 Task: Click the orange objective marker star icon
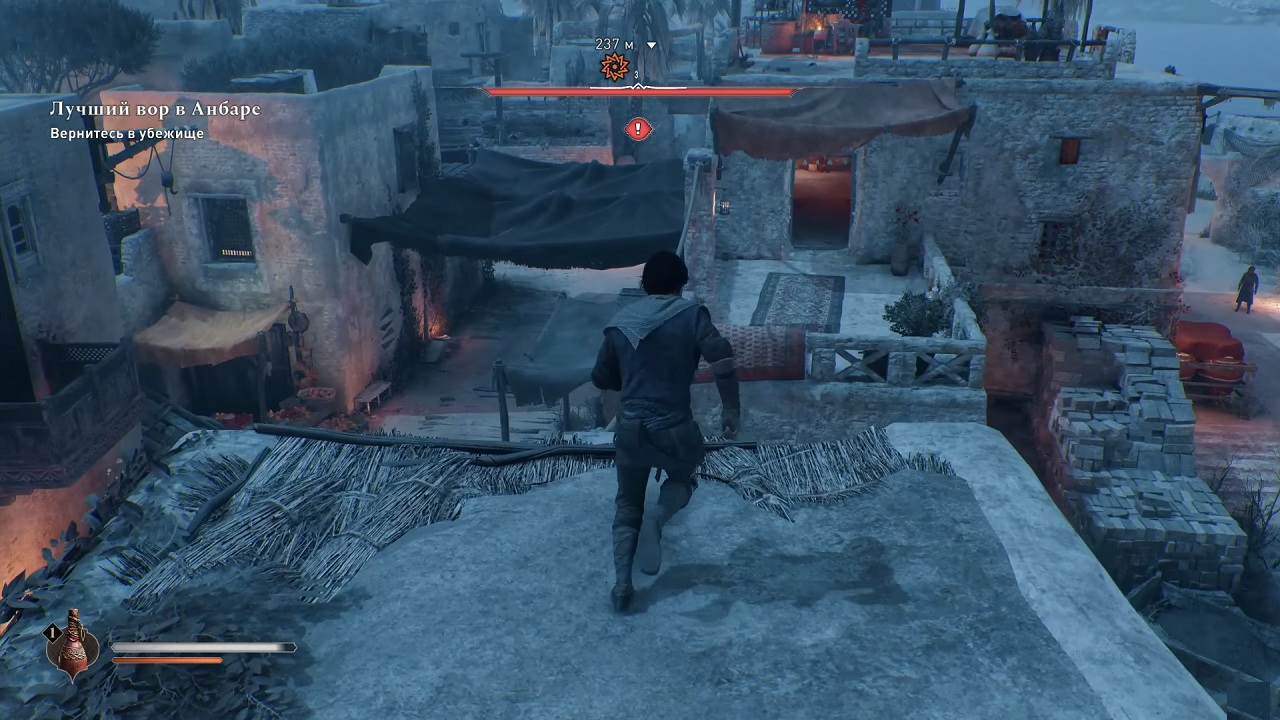tap(614, 66)
